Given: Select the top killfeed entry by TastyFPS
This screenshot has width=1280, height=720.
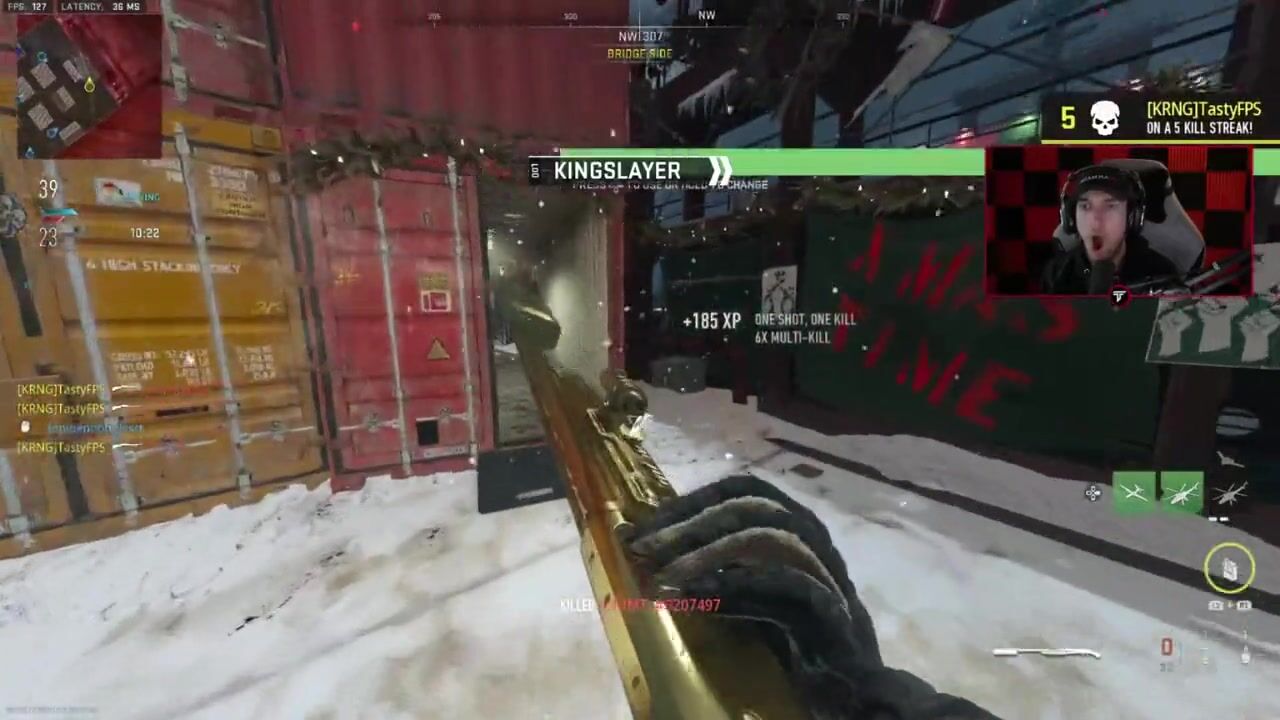Looking at the screenshot, I should click(62, 389).
